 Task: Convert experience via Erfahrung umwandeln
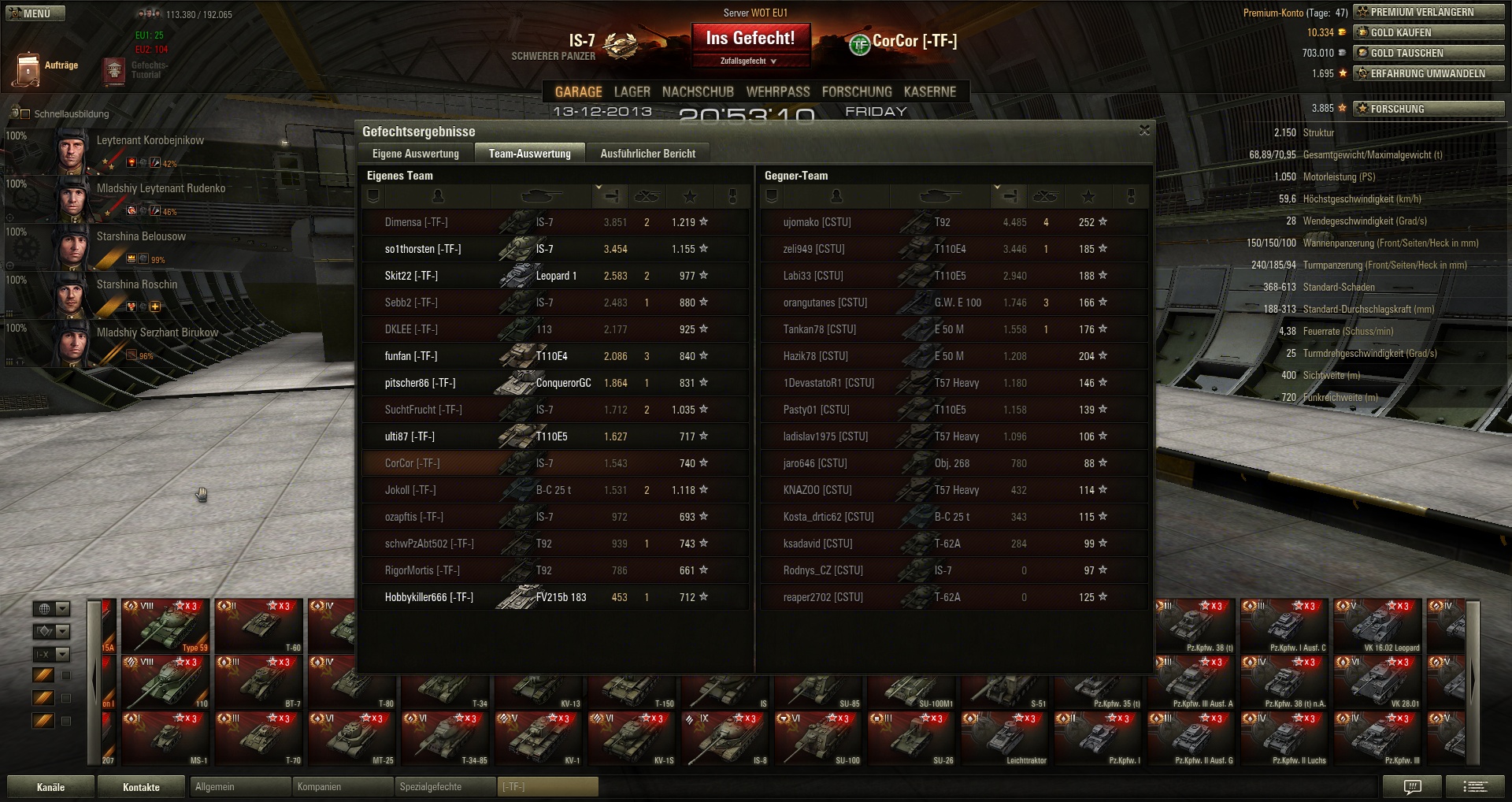pyautogui.click(x=1429, y=73)
